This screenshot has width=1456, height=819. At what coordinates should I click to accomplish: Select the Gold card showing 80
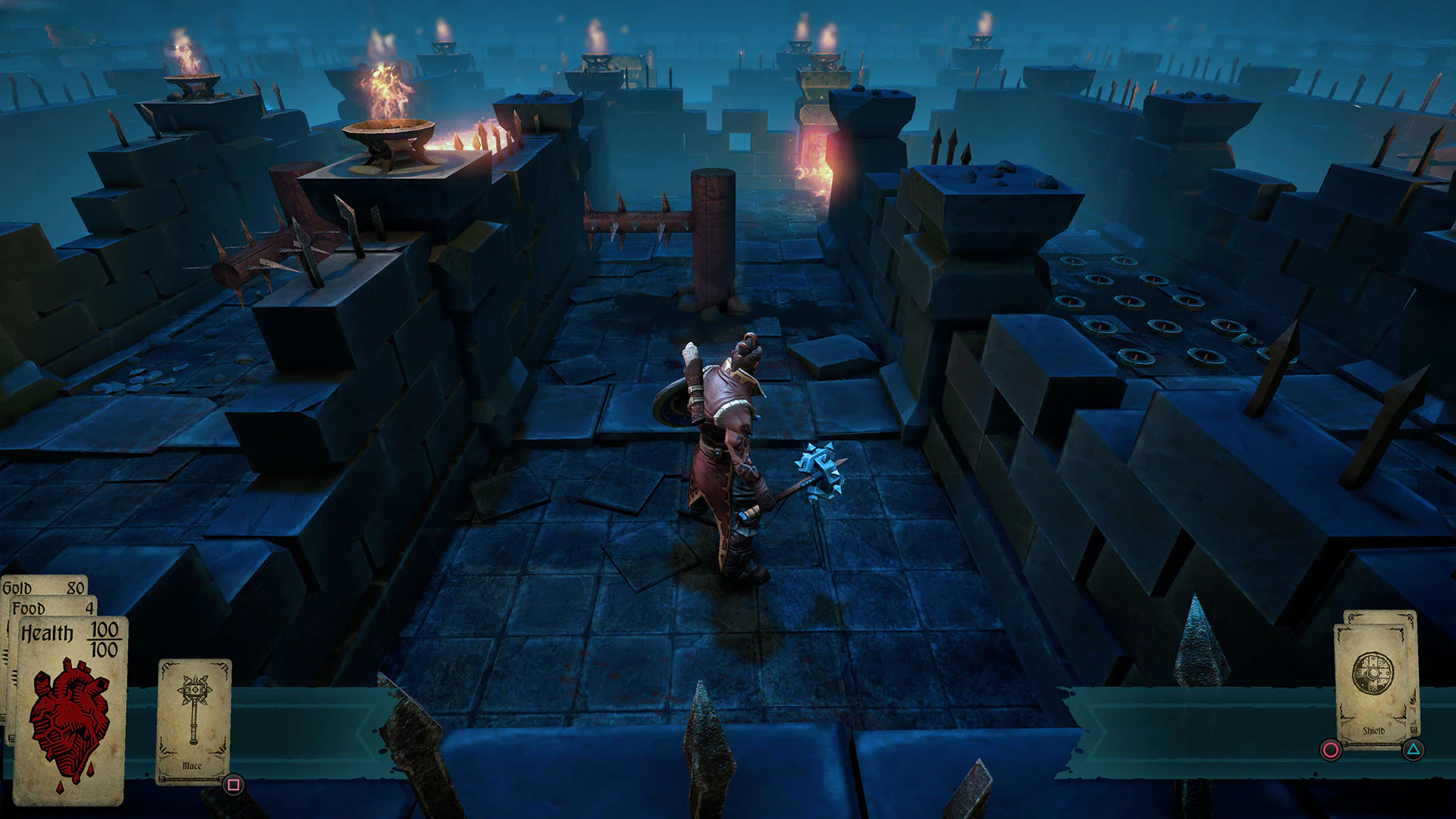coord(45,588)
